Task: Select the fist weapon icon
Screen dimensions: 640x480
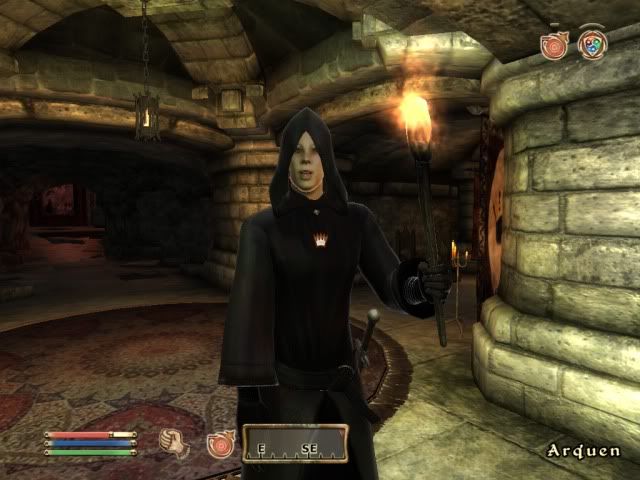Action: pos(175,441)
